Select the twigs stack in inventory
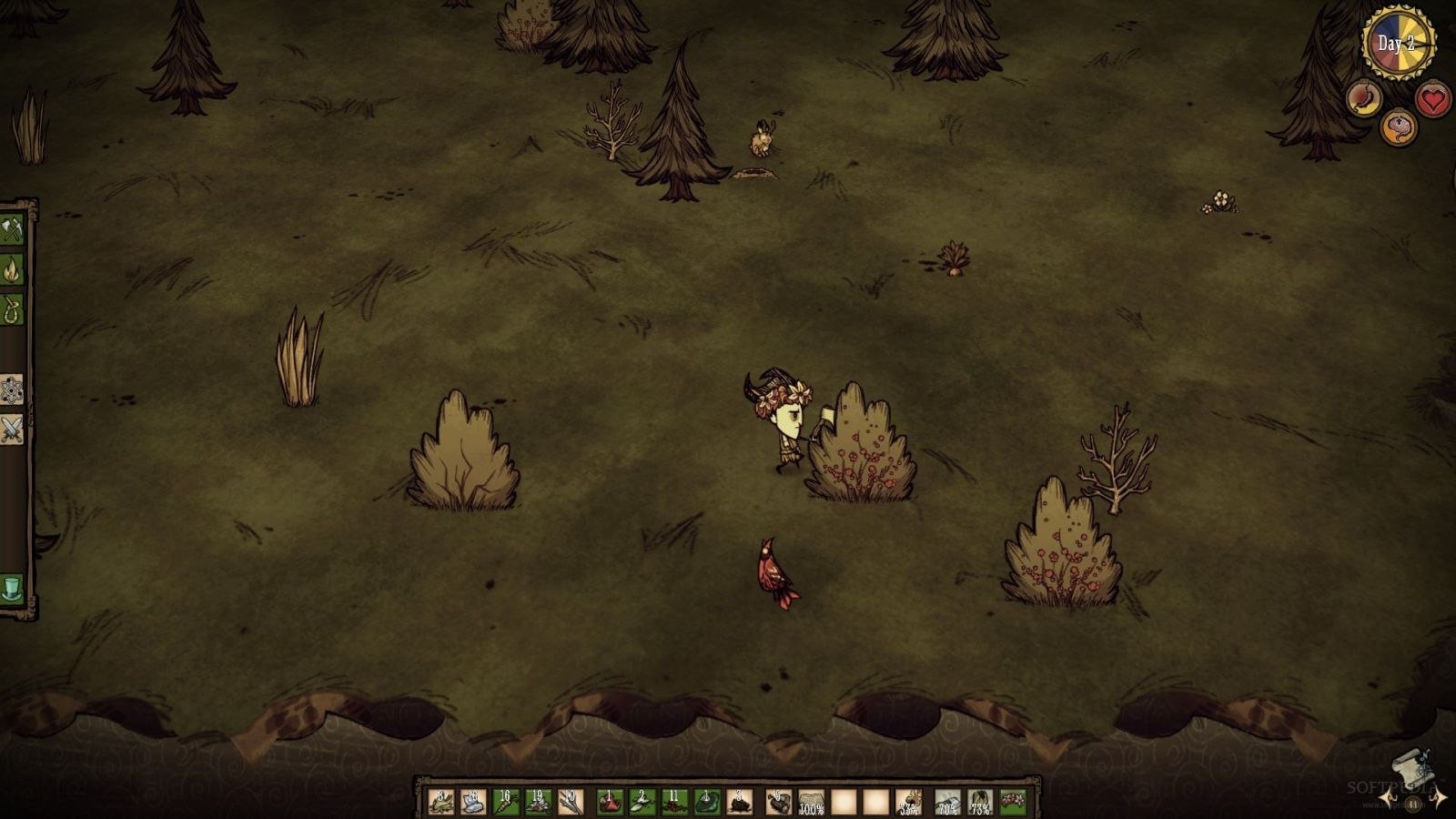Image resolution: width=1456 pixels, height=819 pixels. (x=571, y=802)
